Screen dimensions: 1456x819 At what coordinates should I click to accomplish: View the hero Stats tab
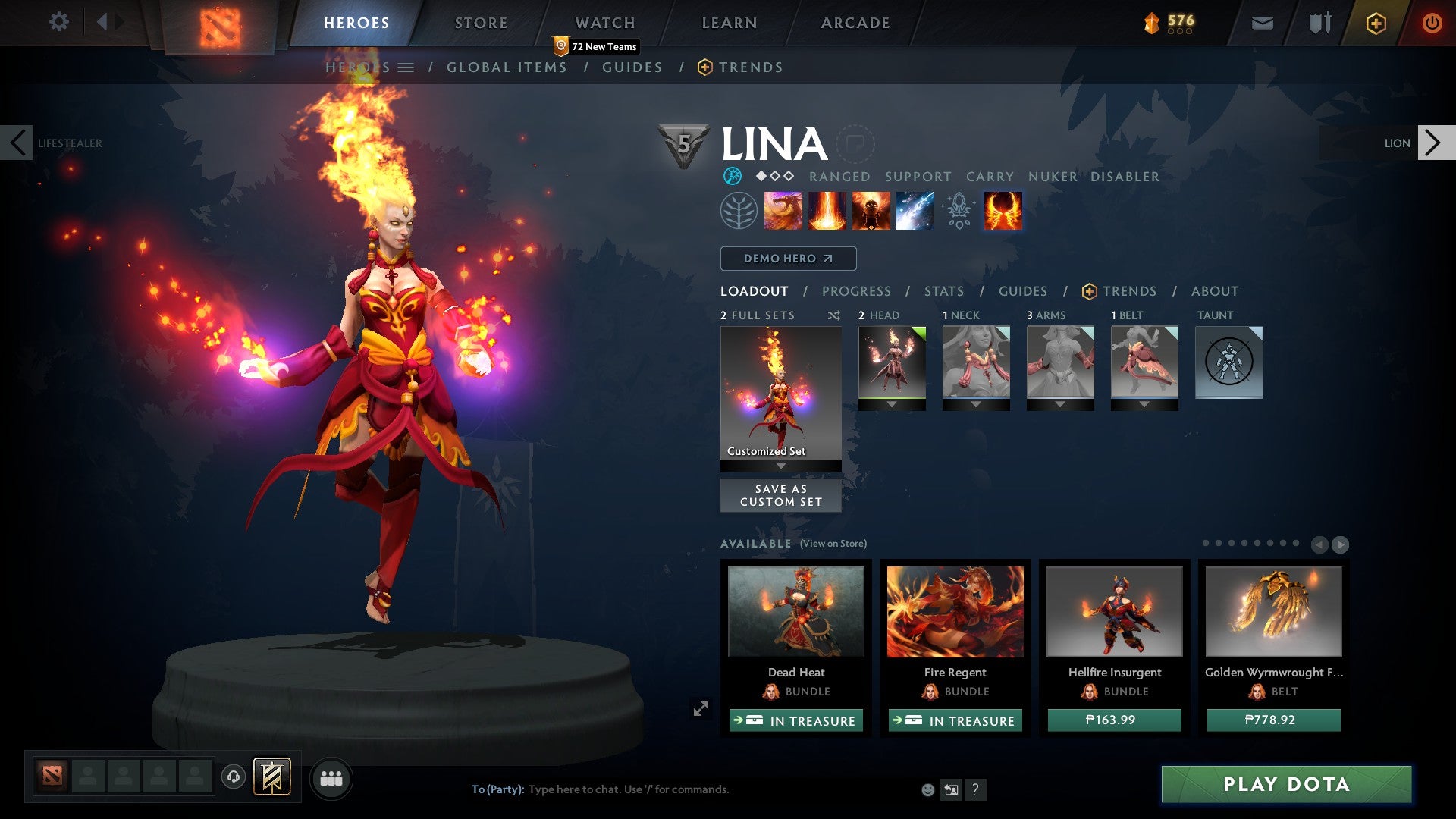click(943, 291)
